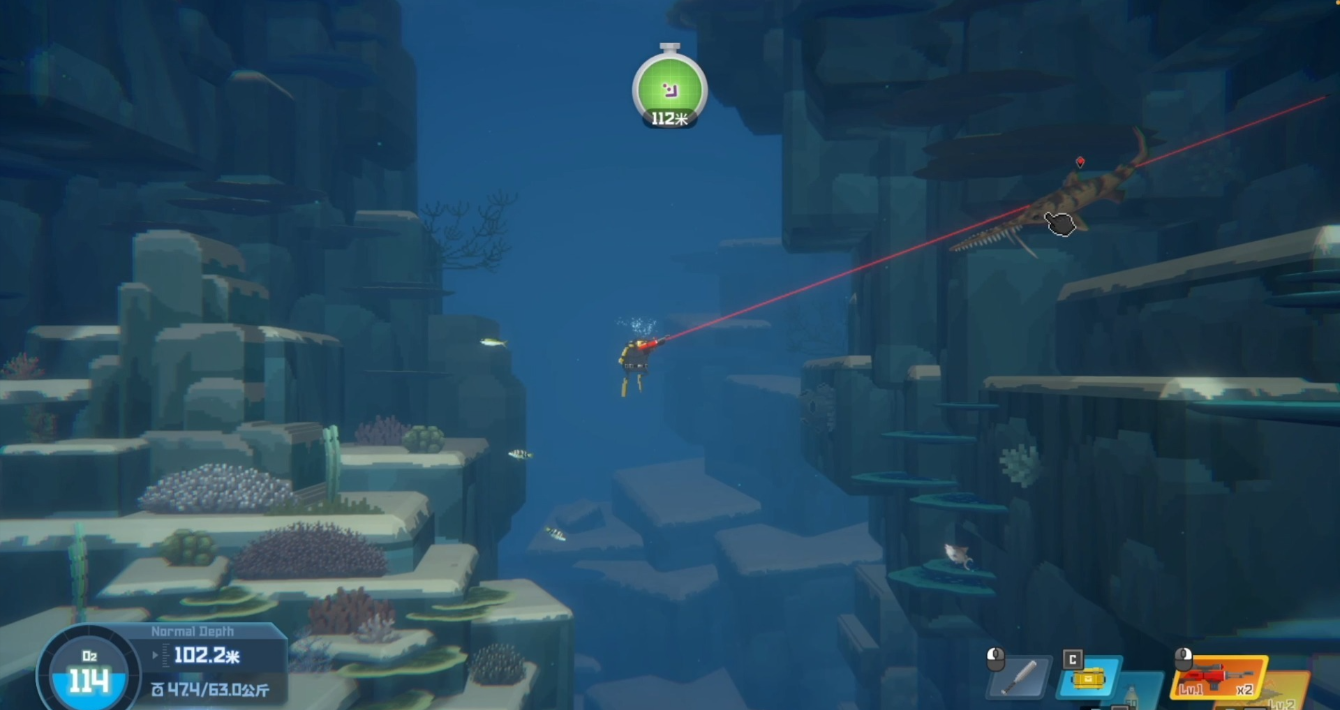
Task: Select the baseball bat melee weapon slot
Action: 1019,677
